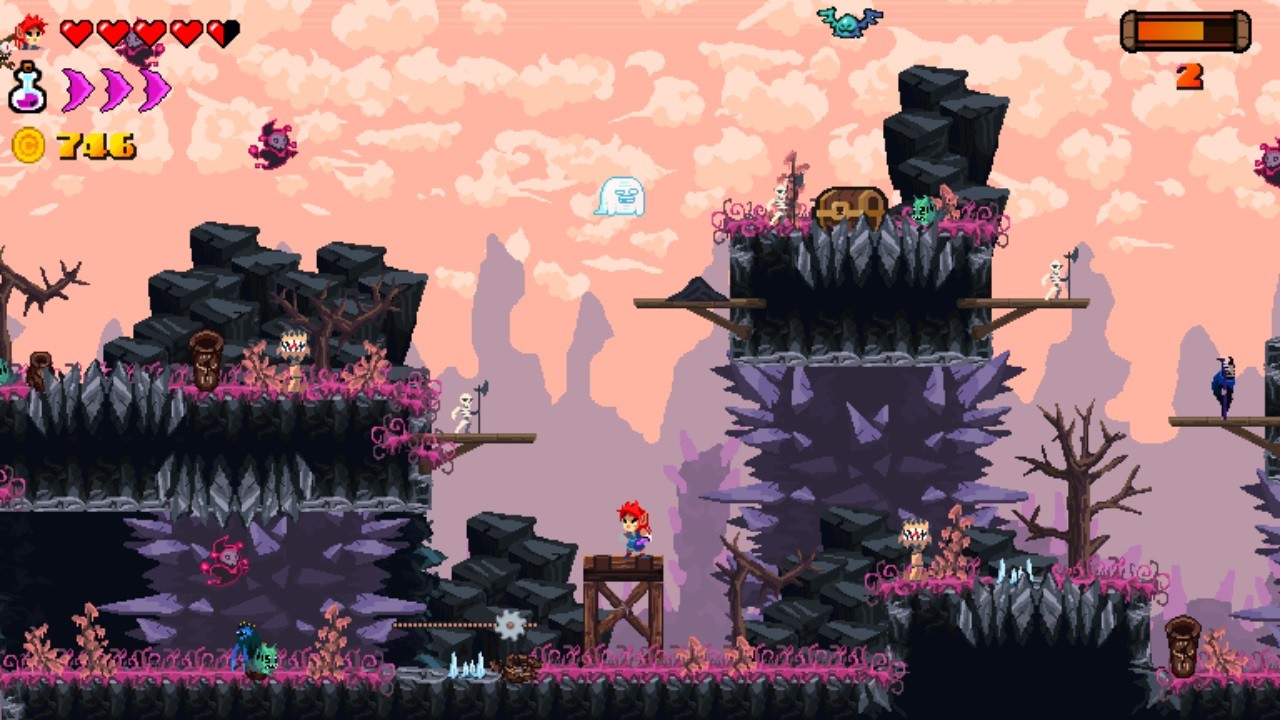Click the gold coin icon
Screen dimensions: 1280x720
coord(28,146)
